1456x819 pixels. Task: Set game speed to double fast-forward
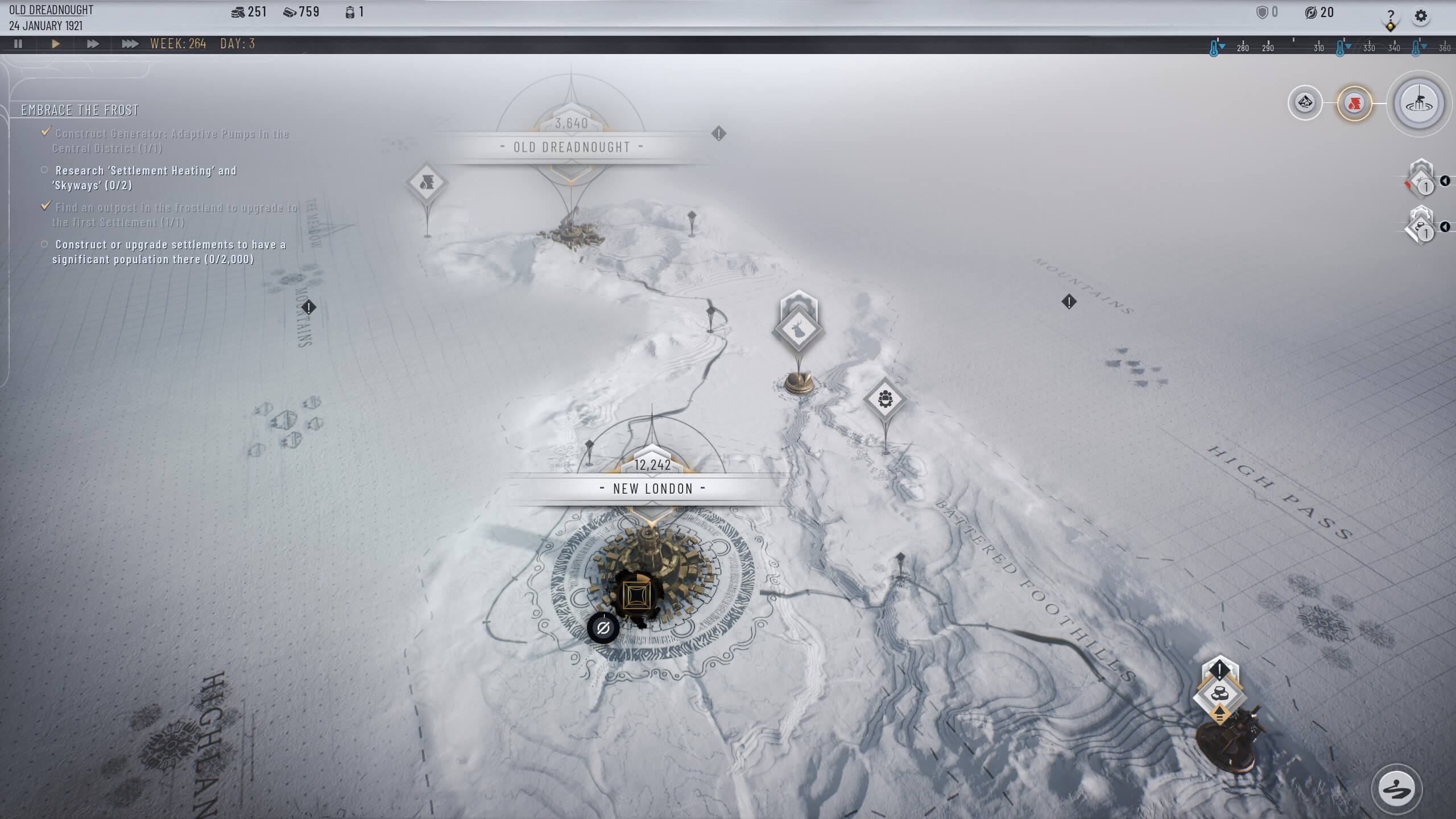[93, 44]
